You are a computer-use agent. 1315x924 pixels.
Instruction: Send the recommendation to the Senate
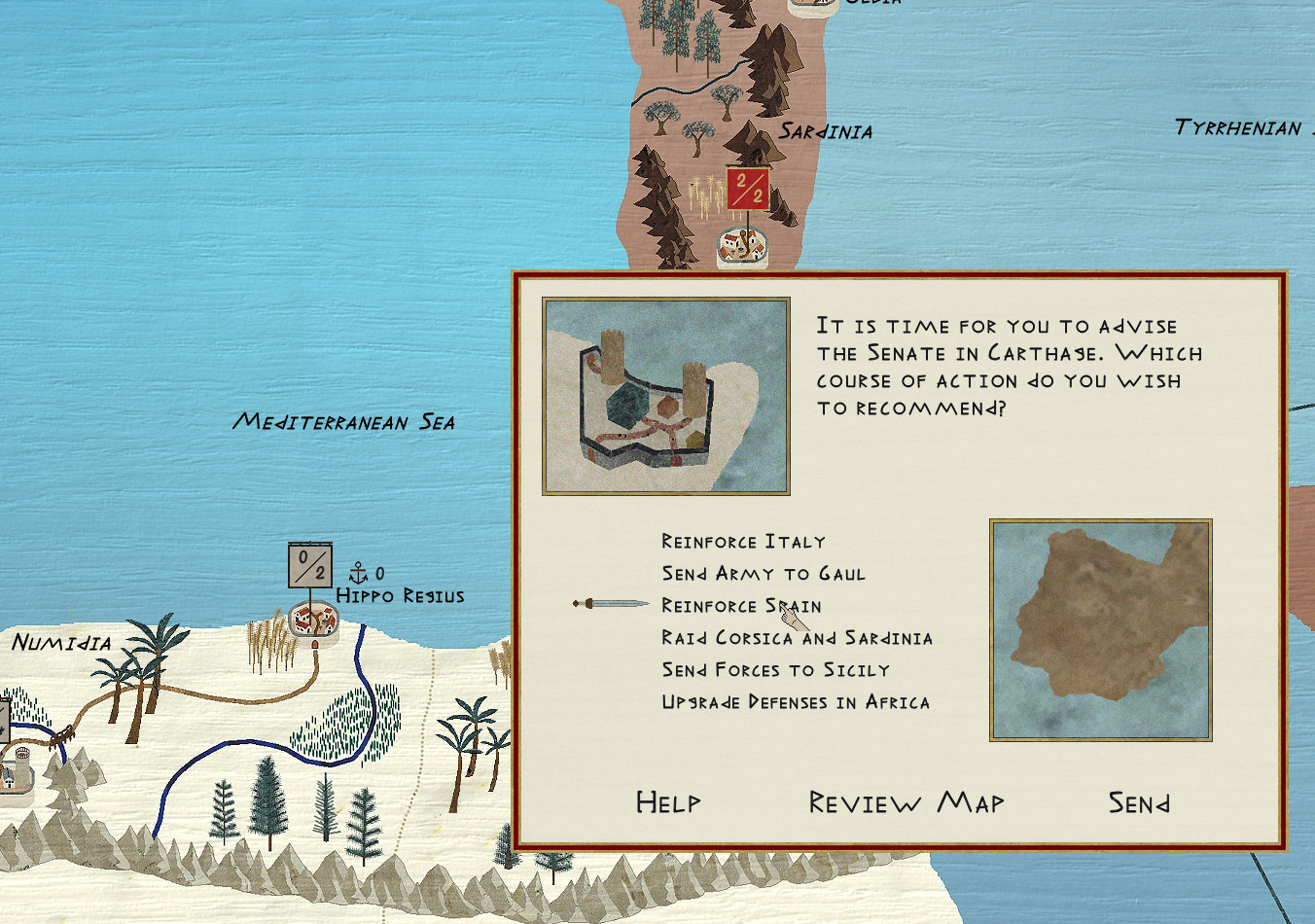(x=1139, y=802)
